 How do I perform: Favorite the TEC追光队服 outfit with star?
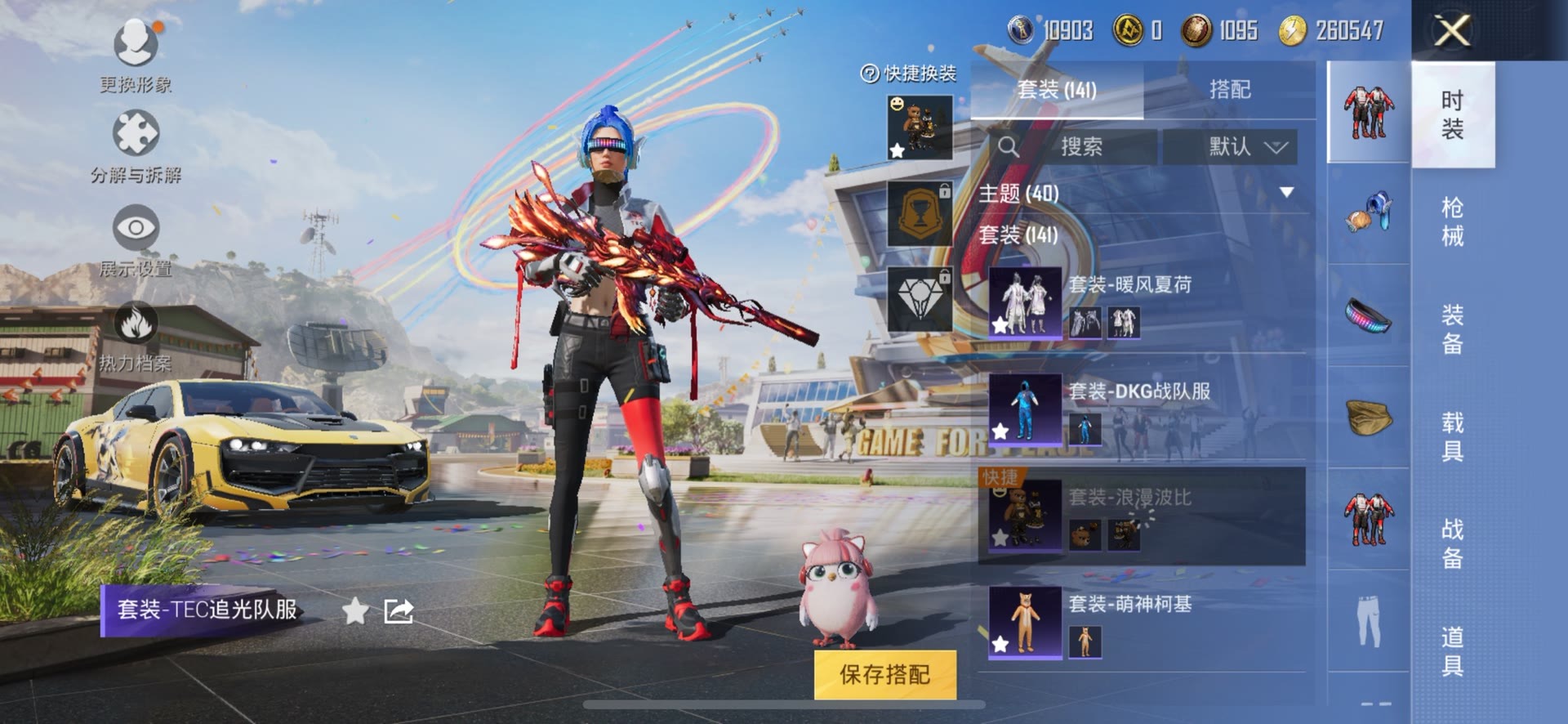(354, 610)
